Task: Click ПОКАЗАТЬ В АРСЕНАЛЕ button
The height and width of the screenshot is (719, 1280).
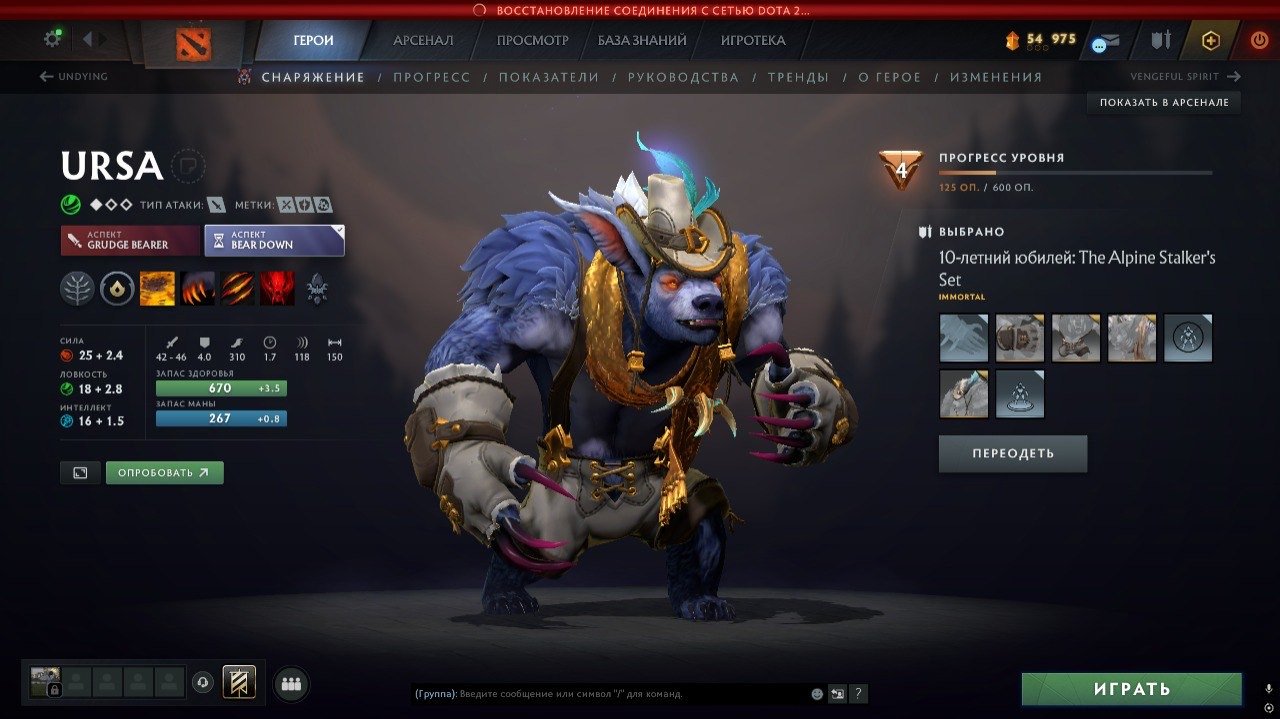Action: tap(1164, 103)
